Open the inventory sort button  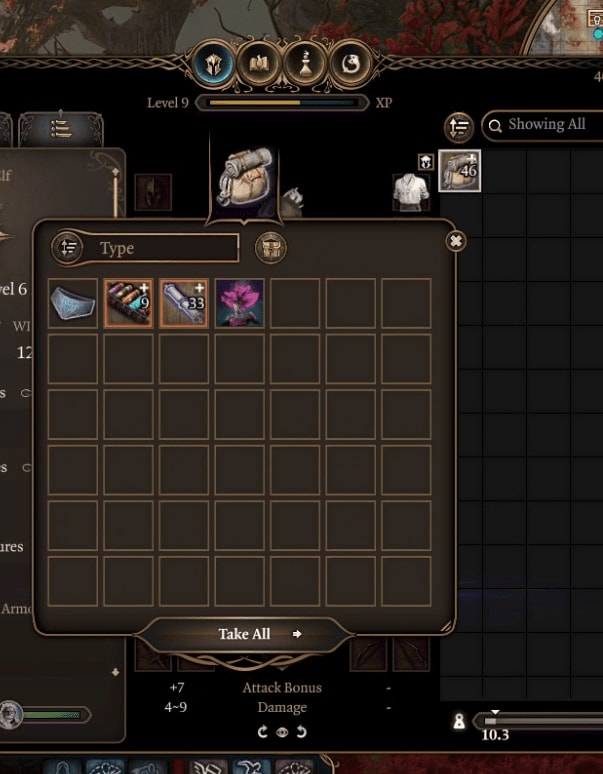459,127
